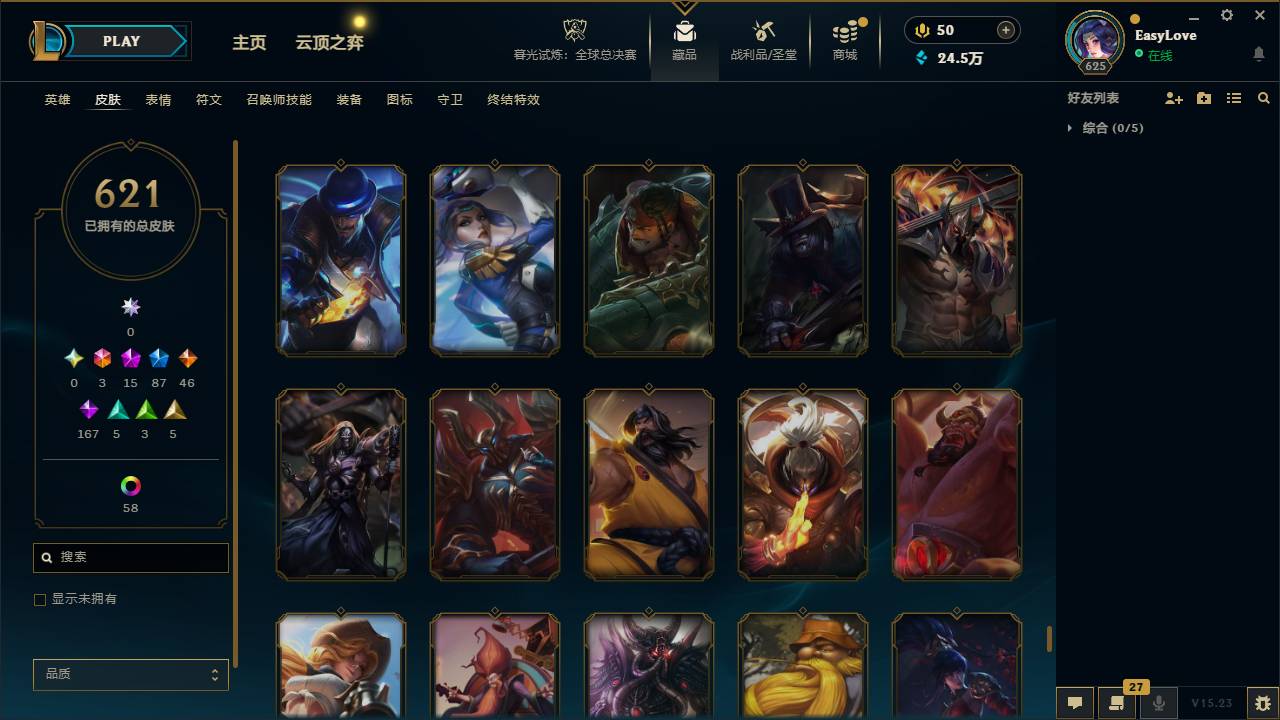This screenshot has height=720, width=1280.
Task: Create a new friend group folder
Action: pyautogui.click(x=1202, y=97)
